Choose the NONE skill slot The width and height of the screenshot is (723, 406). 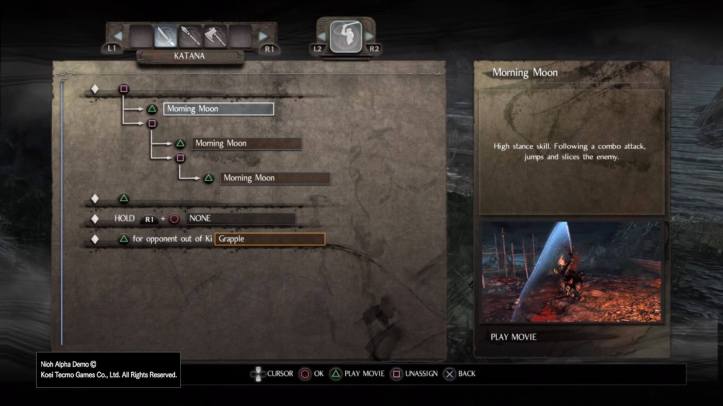tap(240, 218)
